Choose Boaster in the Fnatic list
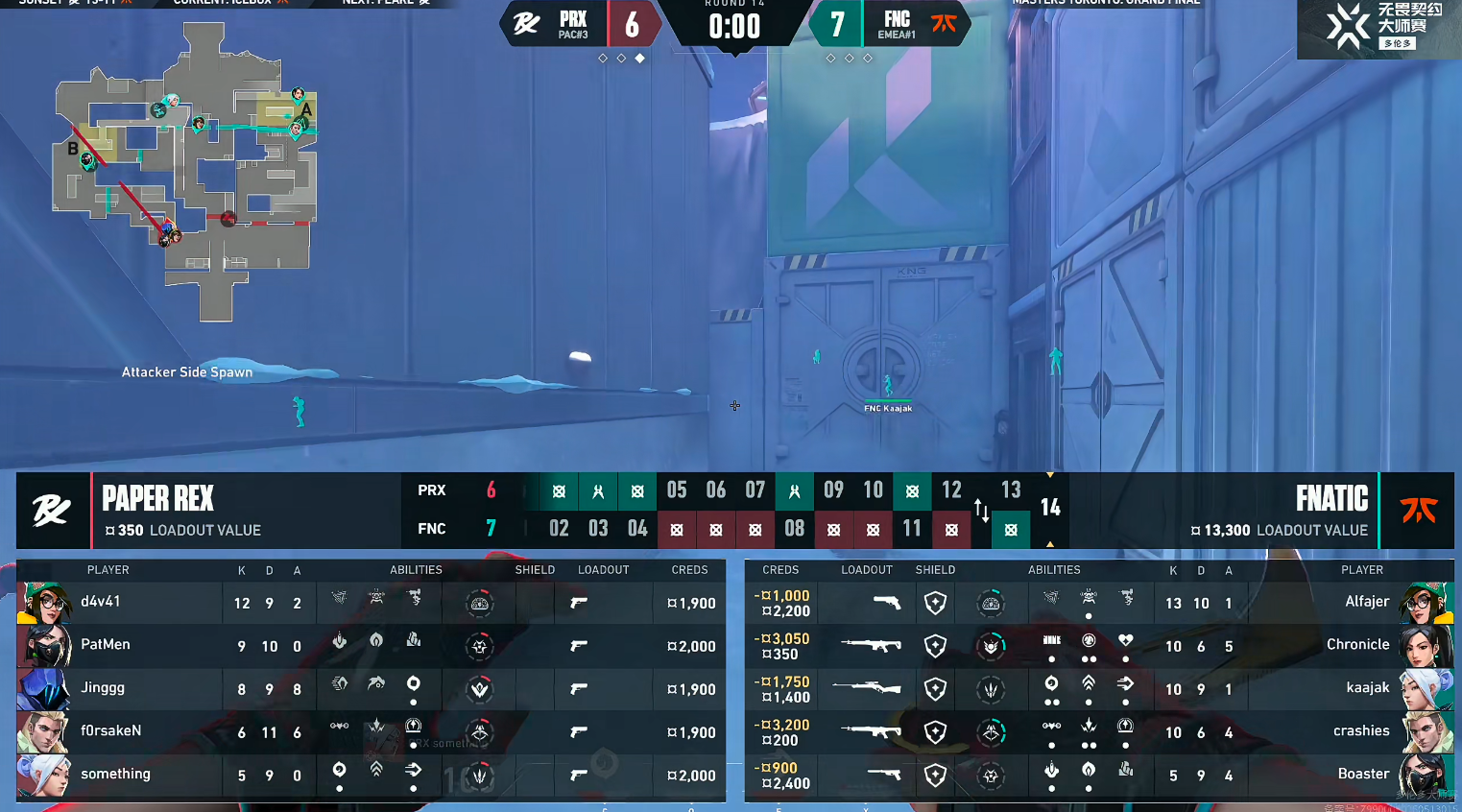Viewport: 1462px width, 812px height. pos(1363,775)
